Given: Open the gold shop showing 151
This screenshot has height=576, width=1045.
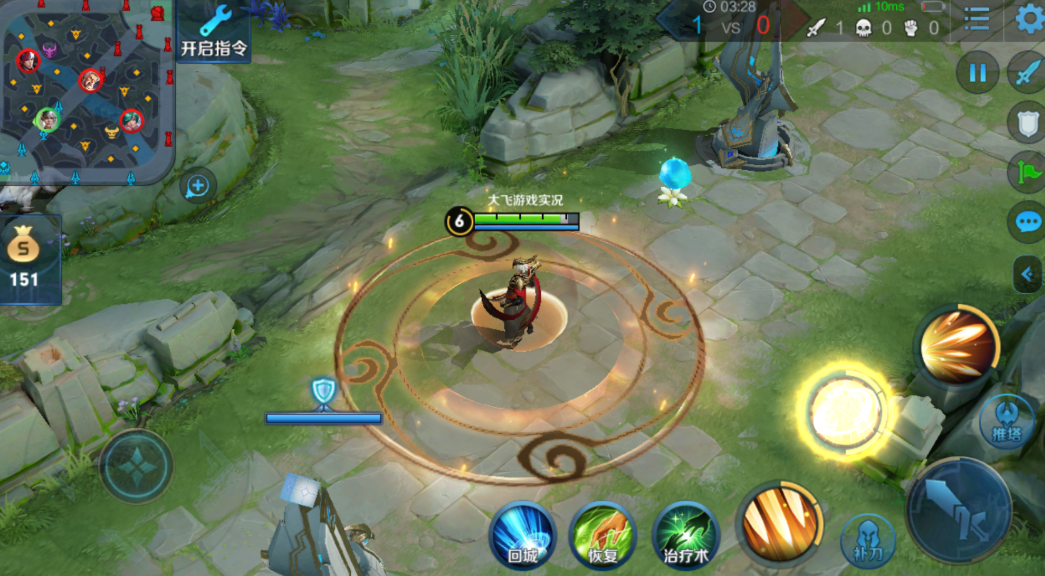Looking at the screenshot, I should 25,258.
